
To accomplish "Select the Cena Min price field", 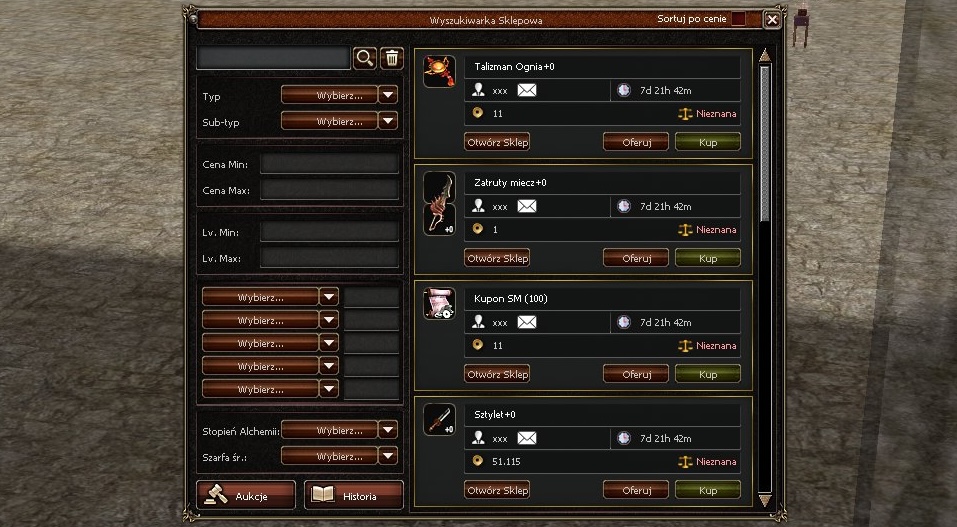I will (x=329, y=163).
